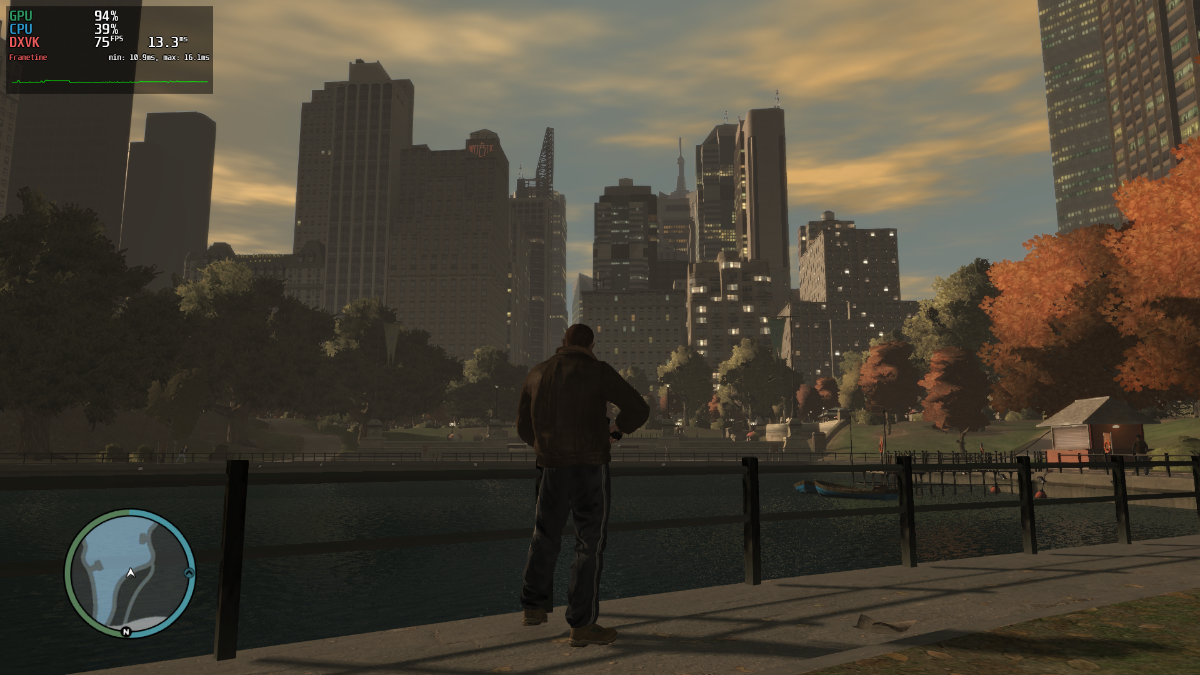The height and width of the screenshot is (675, 1200).
Task: Click the frametime graph in the performance overlay
Action: click(109, 81)
